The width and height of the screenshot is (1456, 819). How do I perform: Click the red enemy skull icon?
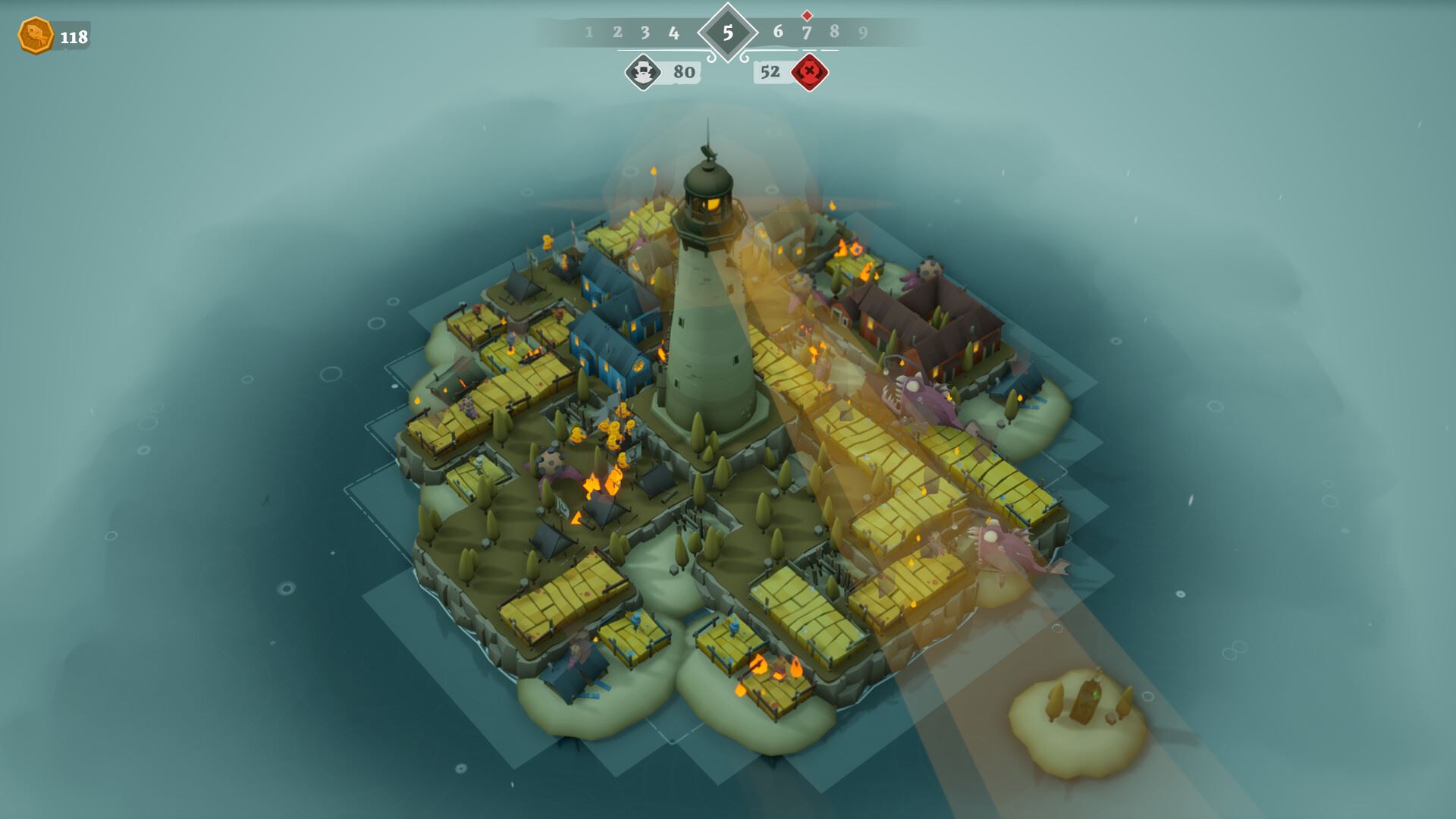(x=809, y=72)
